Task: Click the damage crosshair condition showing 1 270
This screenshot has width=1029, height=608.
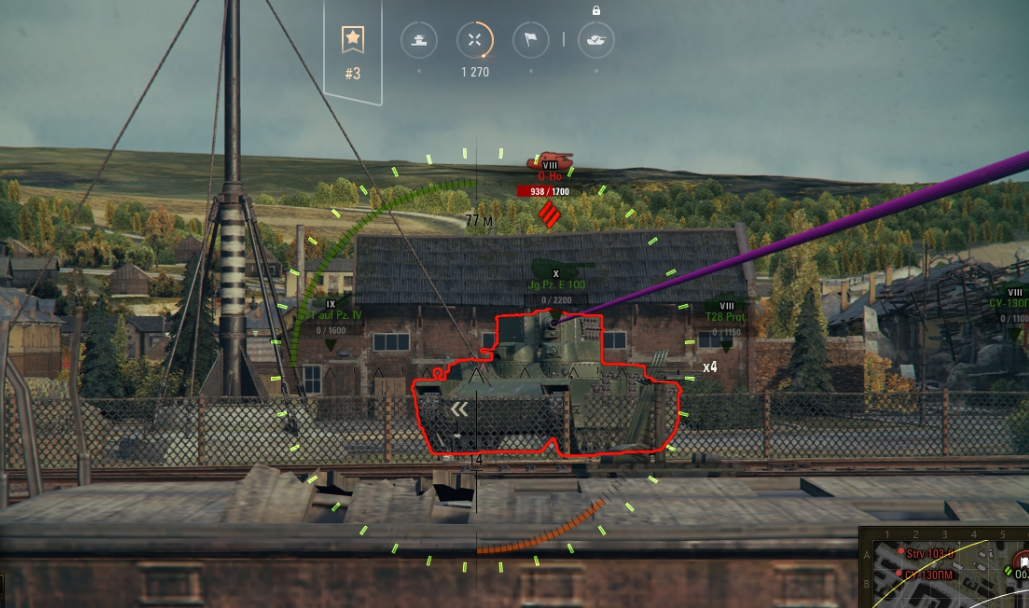Action: tap(475, 40)
